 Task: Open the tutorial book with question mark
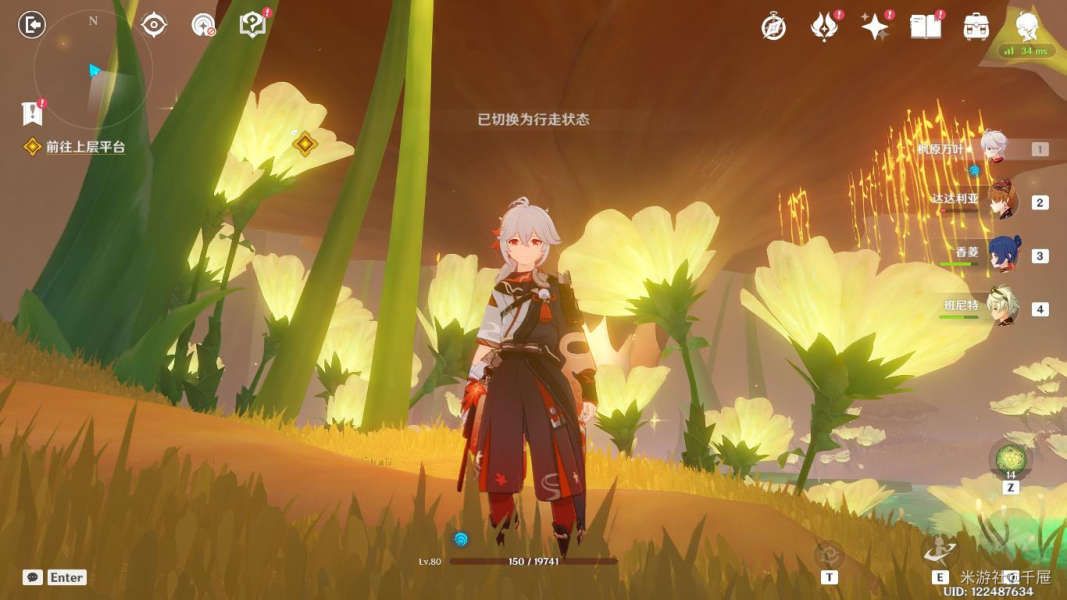[252, 25]
